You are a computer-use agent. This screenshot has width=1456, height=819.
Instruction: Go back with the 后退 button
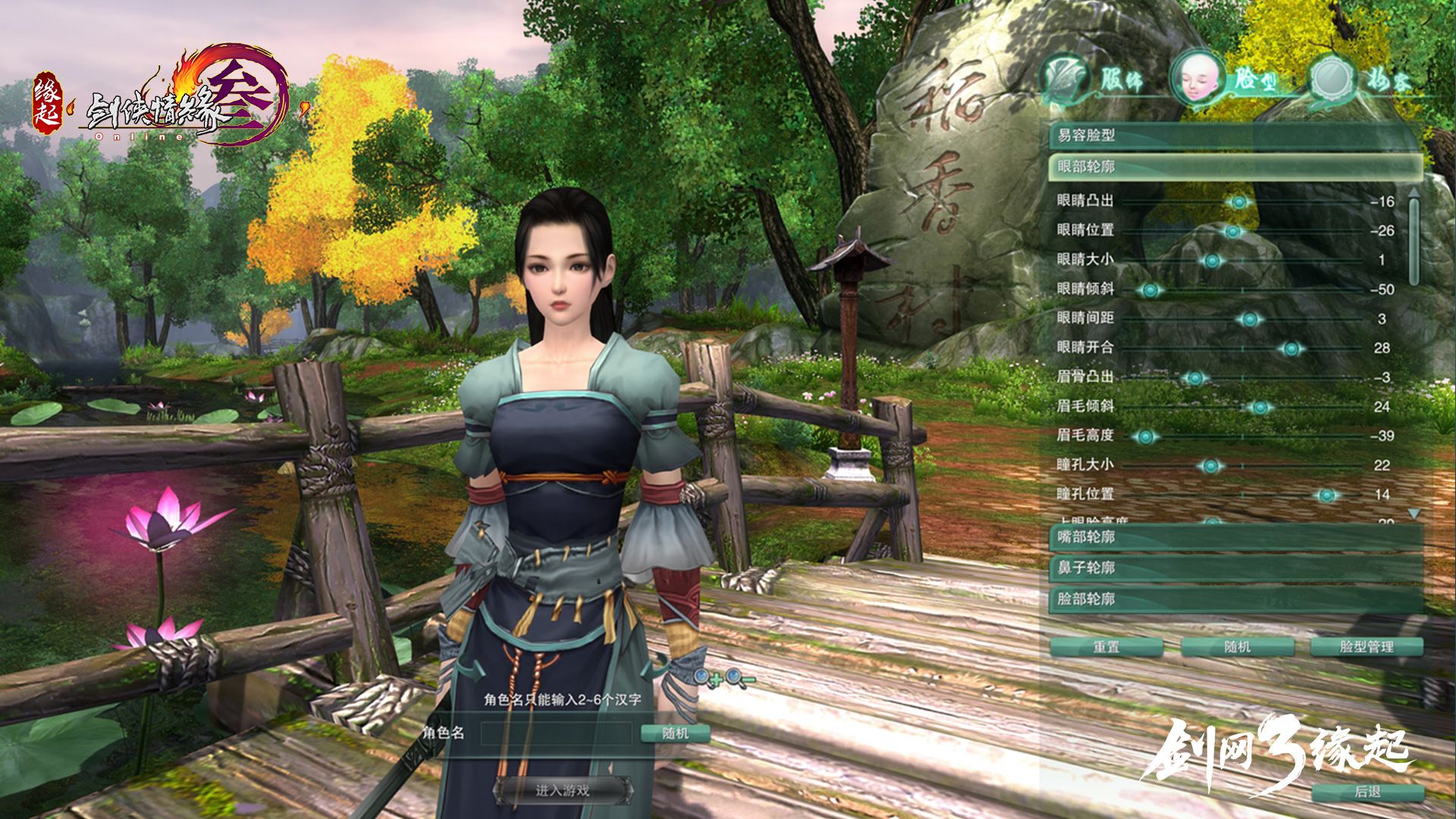point(1367,792)
